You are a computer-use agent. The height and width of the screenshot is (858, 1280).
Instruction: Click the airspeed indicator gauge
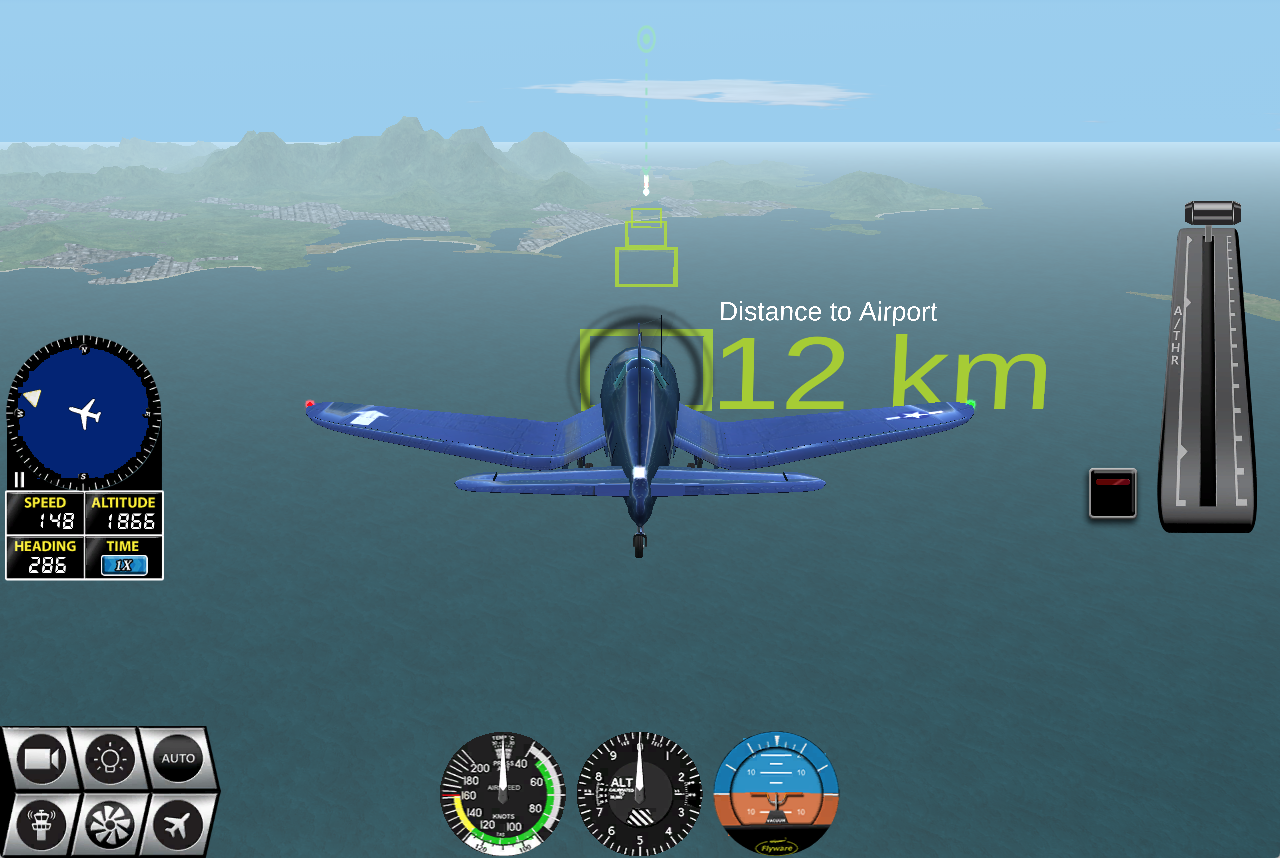pyautogui.click(x=503, y=794)
